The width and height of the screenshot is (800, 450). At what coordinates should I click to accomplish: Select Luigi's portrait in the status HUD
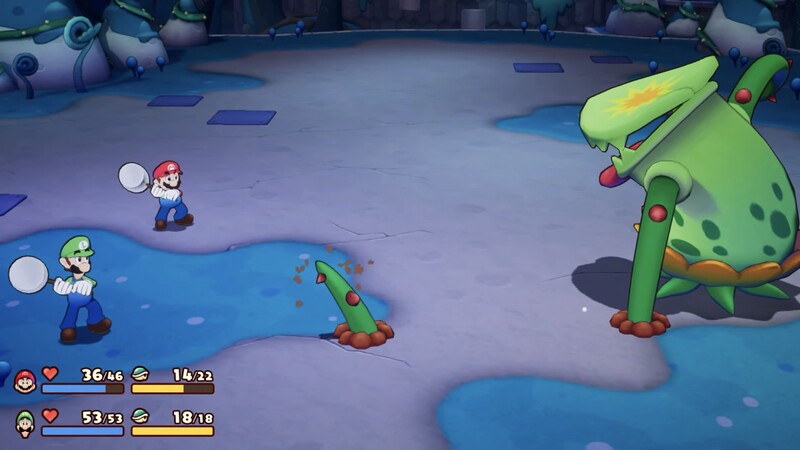point(24,423)
